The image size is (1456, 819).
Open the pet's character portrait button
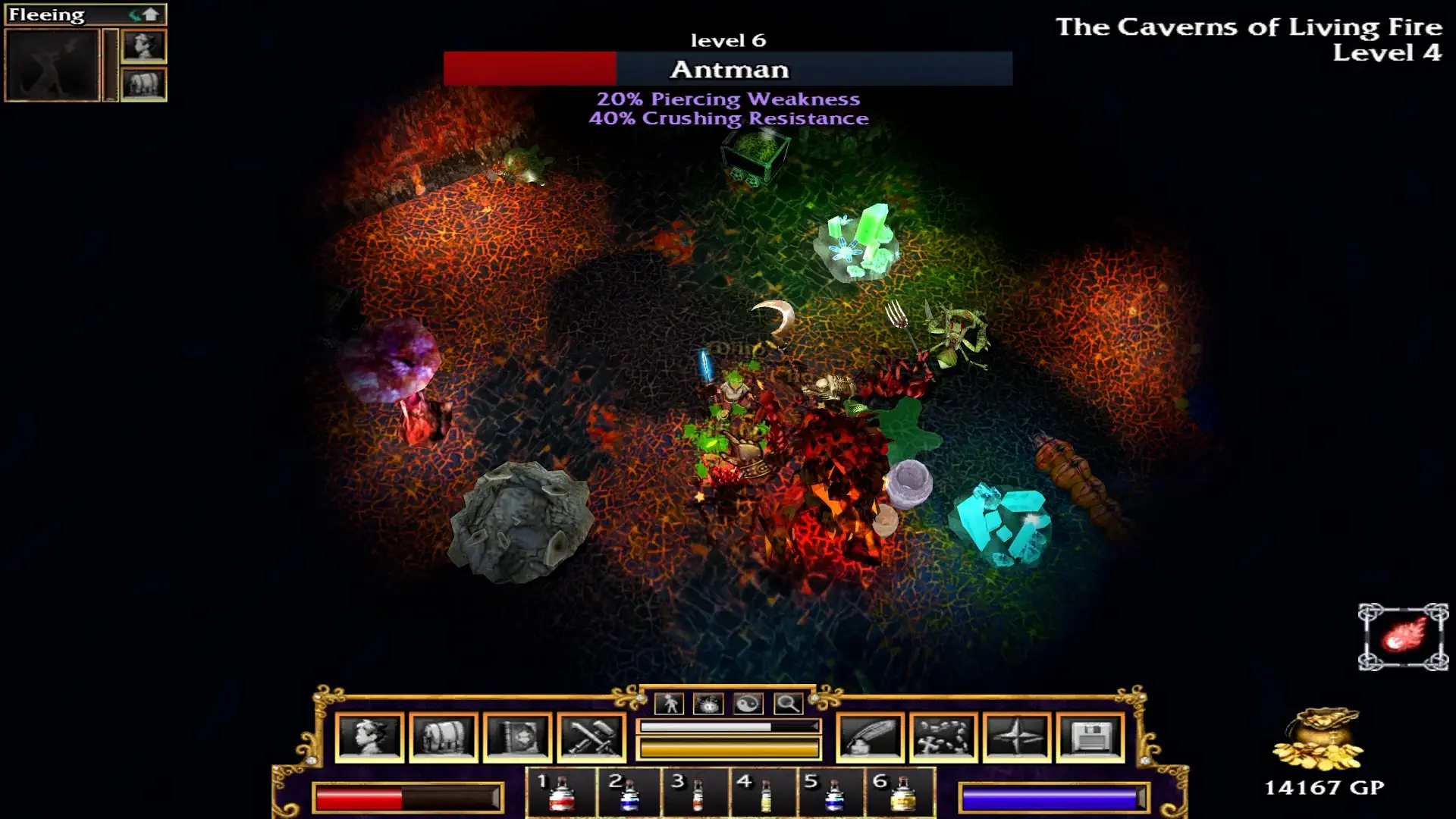(143, 46)
